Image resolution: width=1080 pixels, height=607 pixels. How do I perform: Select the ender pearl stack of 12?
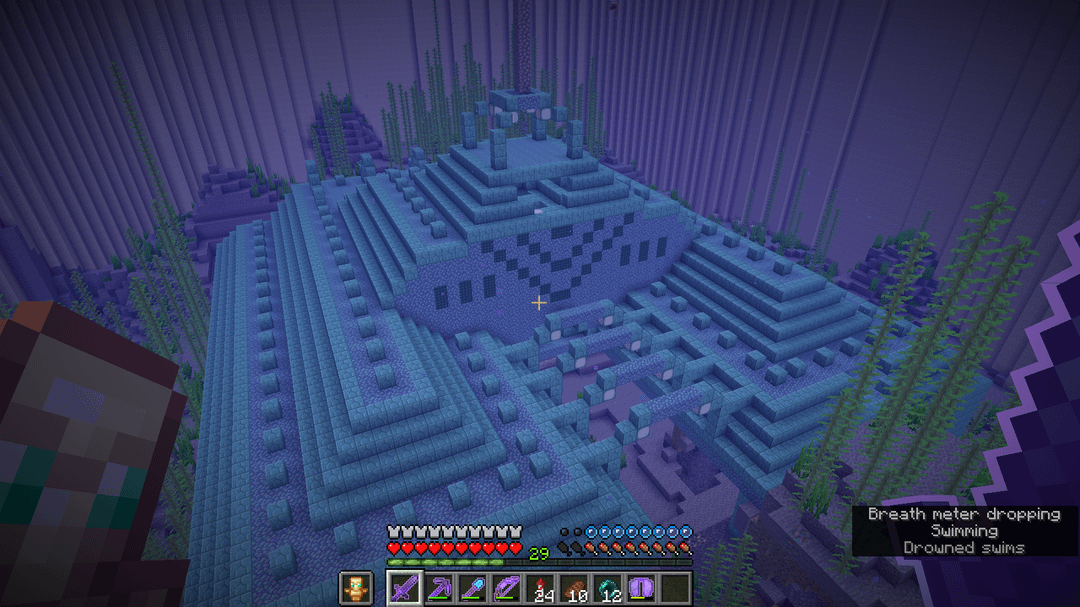pyautogui.click(x=609, y=587)
